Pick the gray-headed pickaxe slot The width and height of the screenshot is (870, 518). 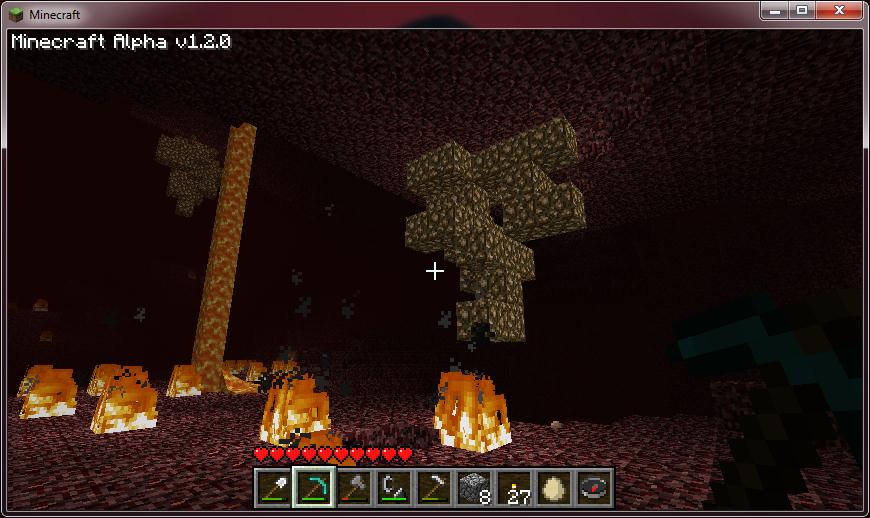tap(433, 487)
